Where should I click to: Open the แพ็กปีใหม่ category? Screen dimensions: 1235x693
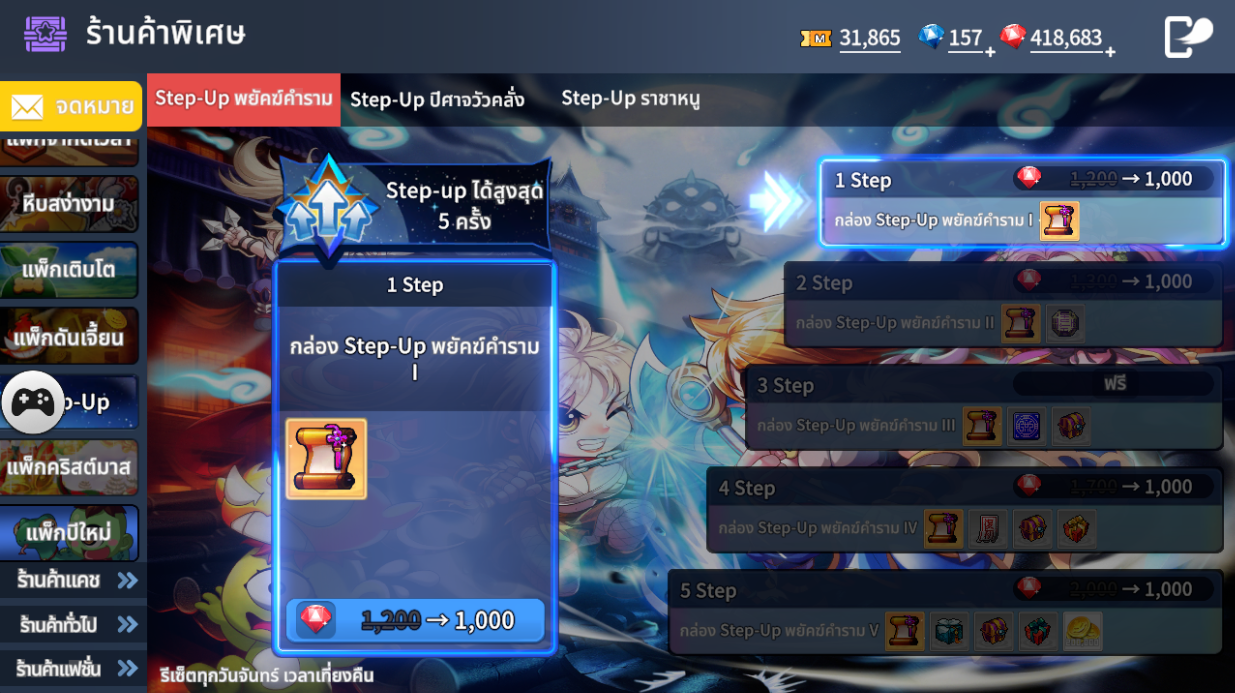pos(69,534)
